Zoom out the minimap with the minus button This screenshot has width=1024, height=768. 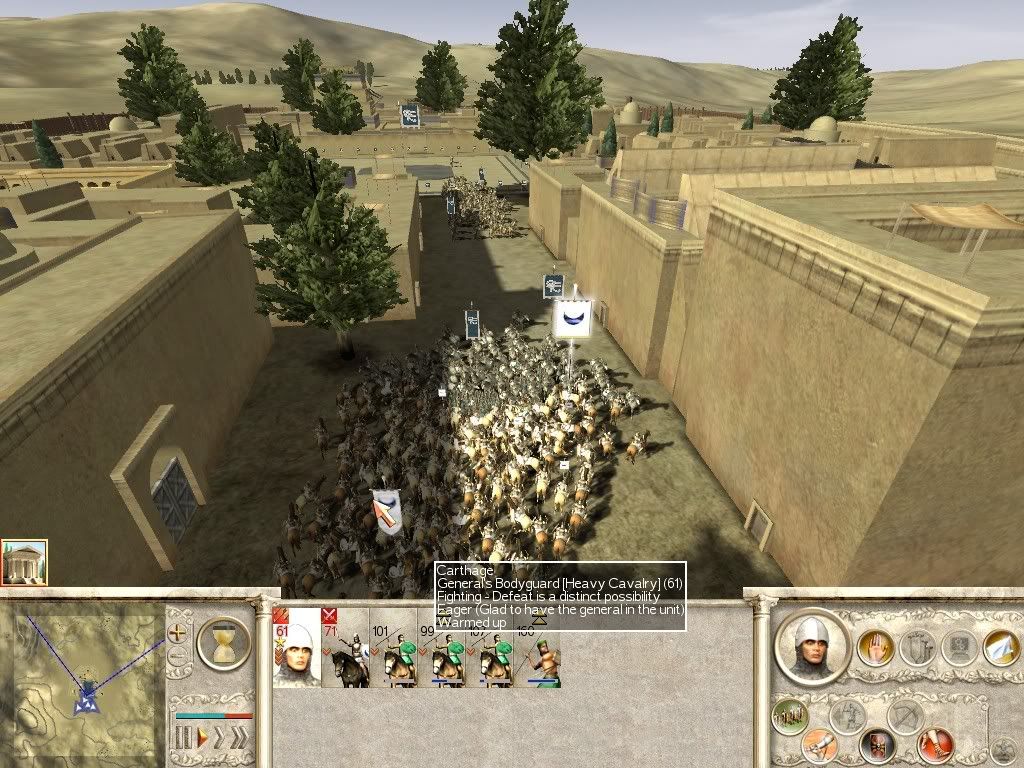pyautogui.click(x=179, y=657)
